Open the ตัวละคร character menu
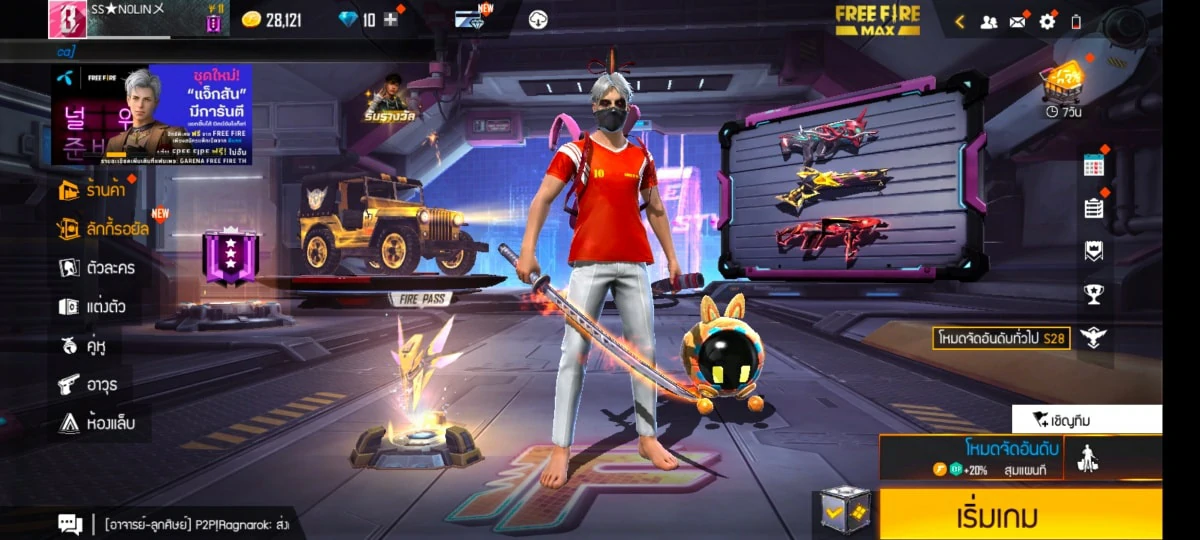Viewport: 1200px width, 540px height. (x=97, y=268)
